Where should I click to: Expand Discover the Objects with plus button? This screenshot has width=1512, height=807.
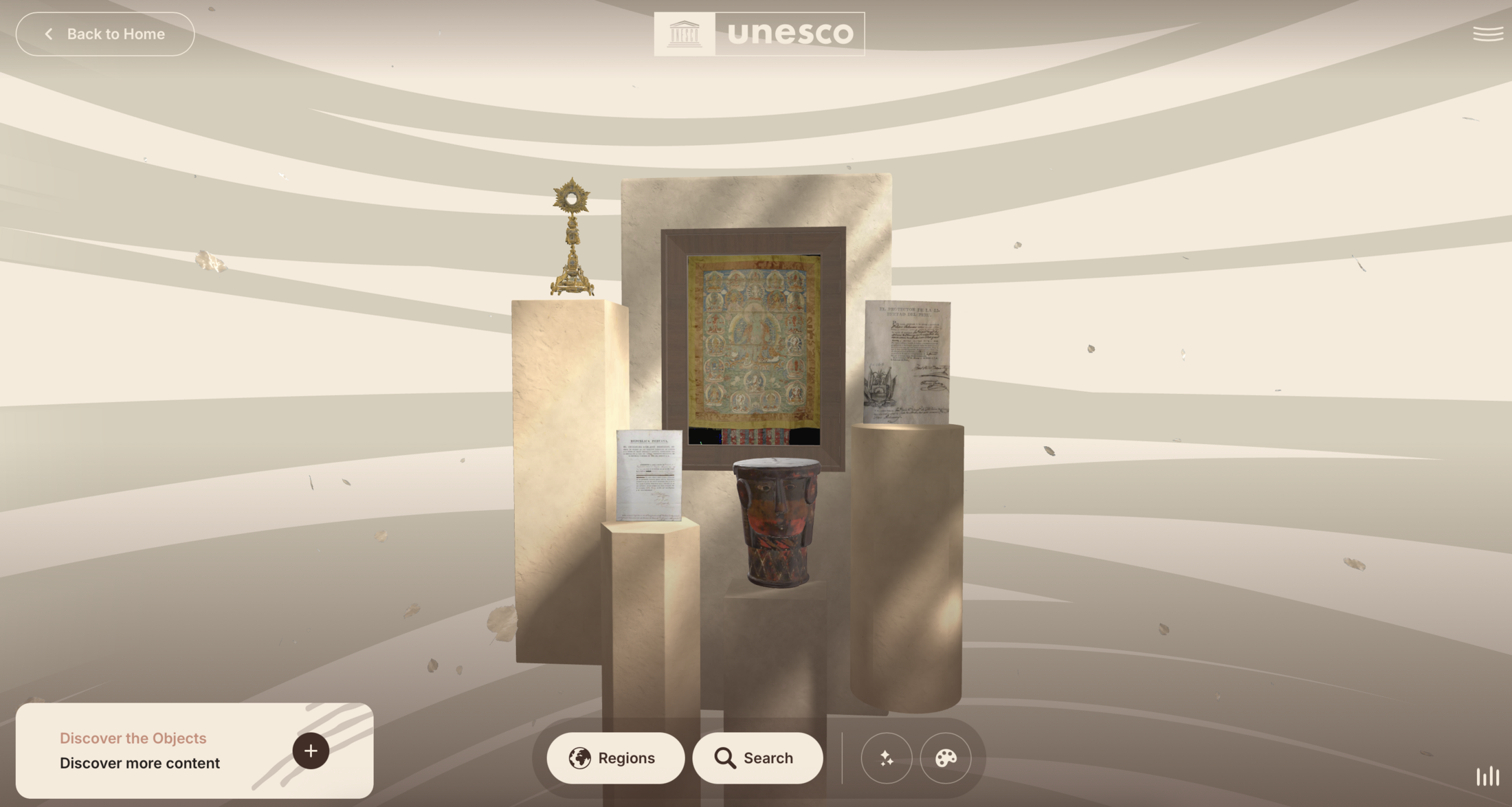tap(311, 751)
